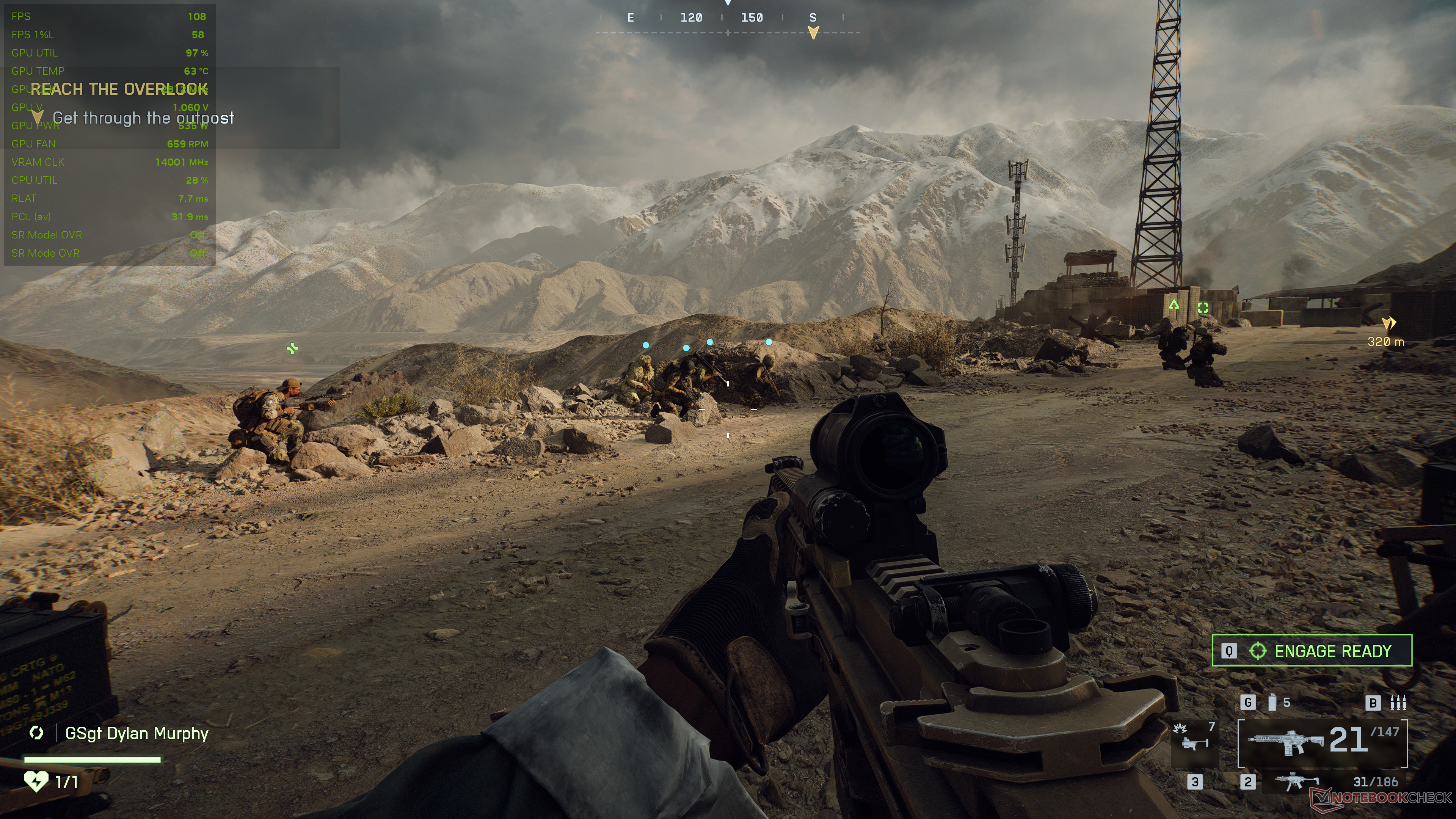
Task: Click the 320 m objective waypoint marker
Action: pyautogui.click(x=1388, y=323)
